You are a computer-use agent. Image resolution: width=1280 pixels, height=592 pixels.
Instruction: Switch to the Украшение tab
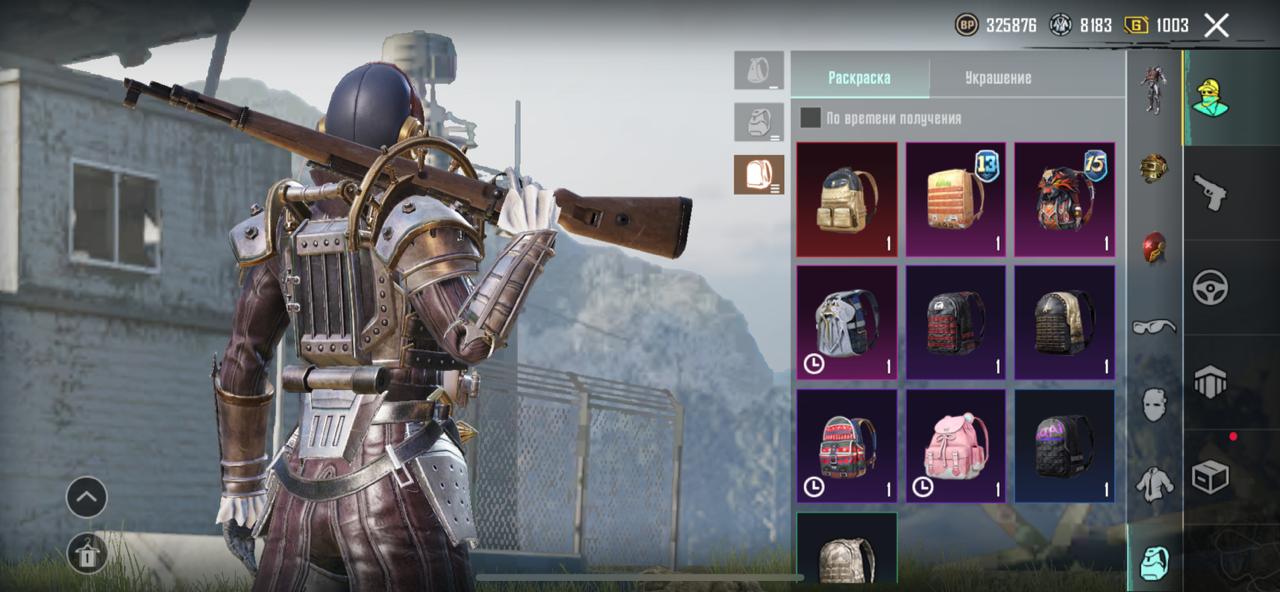click(x=998, y=78)
